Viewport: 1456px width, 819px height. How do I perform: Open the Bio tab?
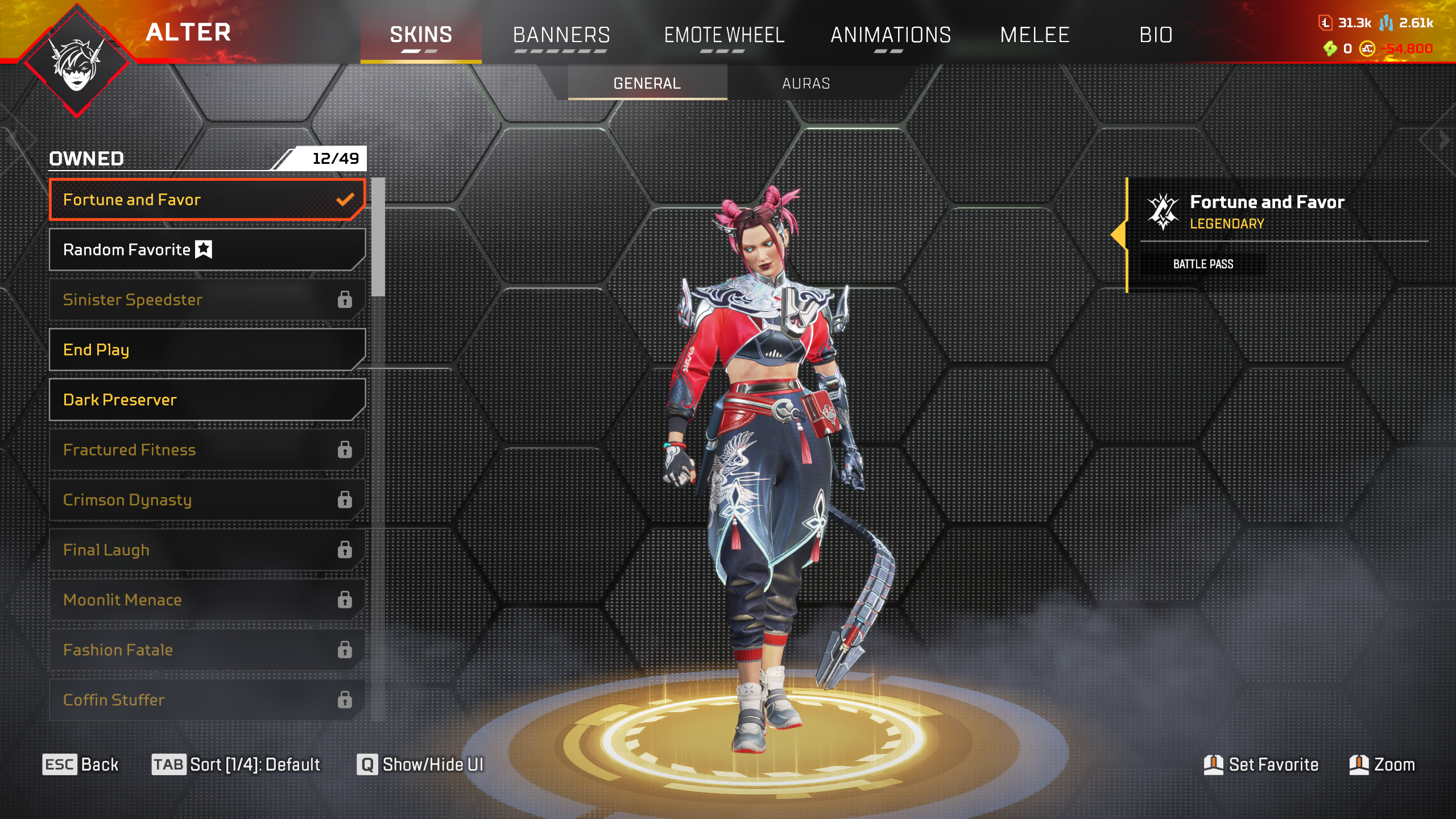(1156, 35)
